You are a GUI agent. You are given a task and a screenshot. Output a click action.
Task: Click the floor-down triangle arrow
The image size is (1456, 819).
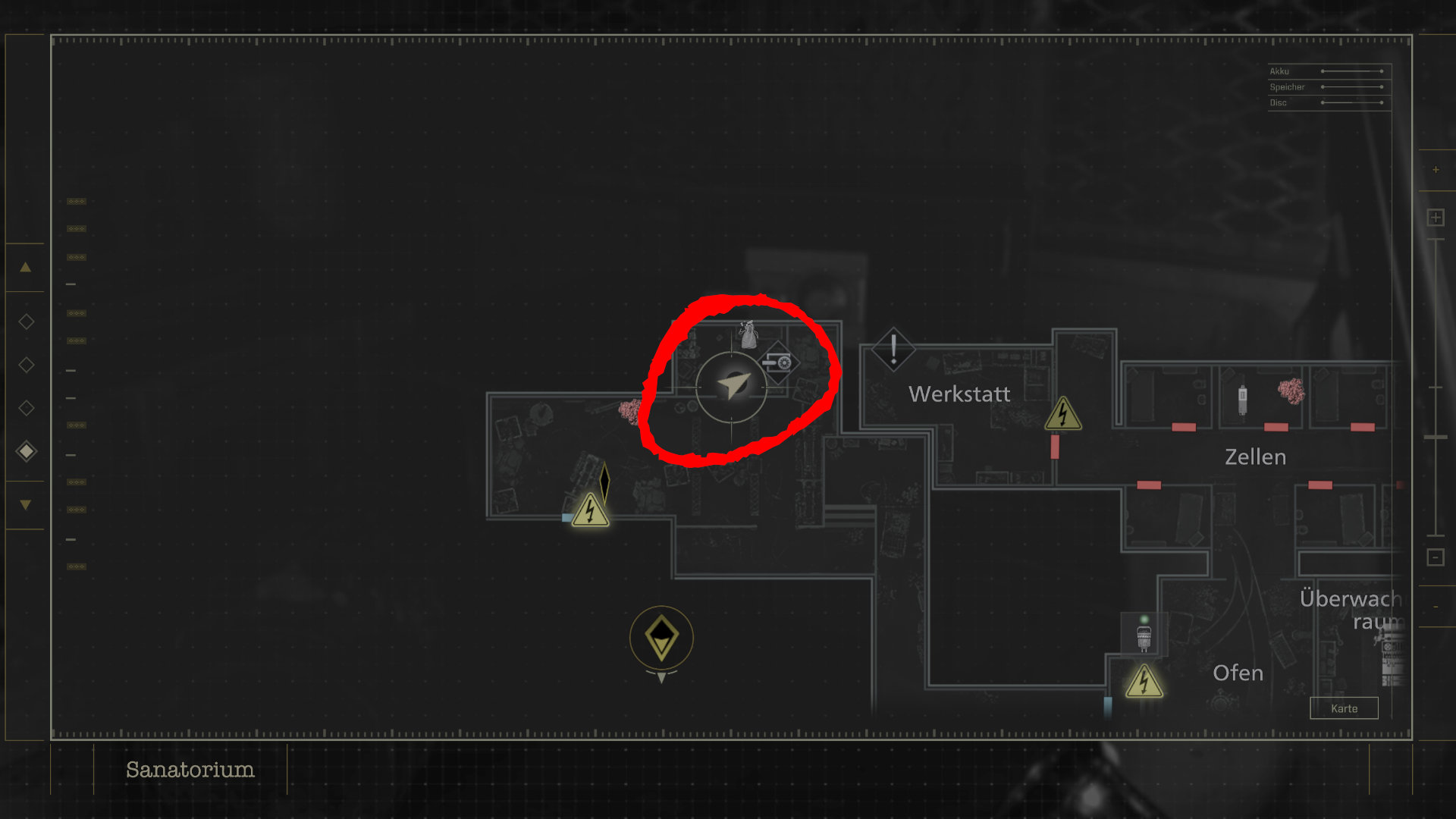(x=25, y=504)
